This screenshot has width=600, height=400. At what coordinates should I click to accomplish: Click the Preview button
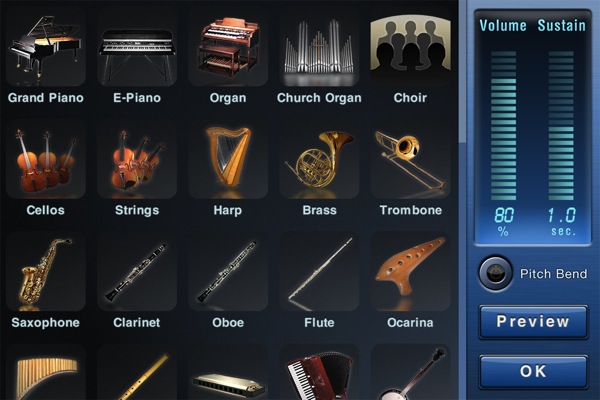coord(533,322)
